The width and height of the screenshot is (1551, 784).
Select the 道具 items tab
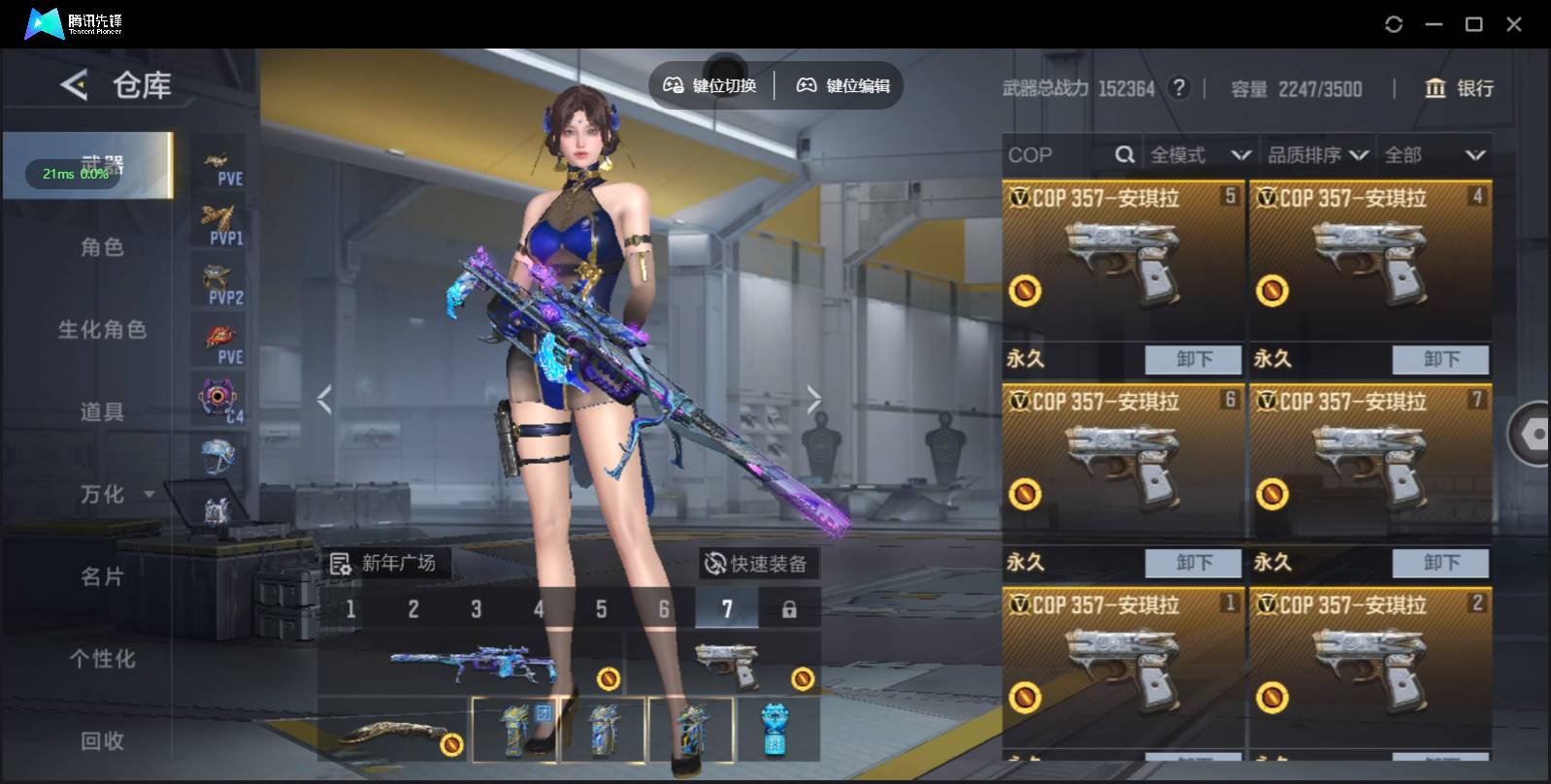point(102,412)
